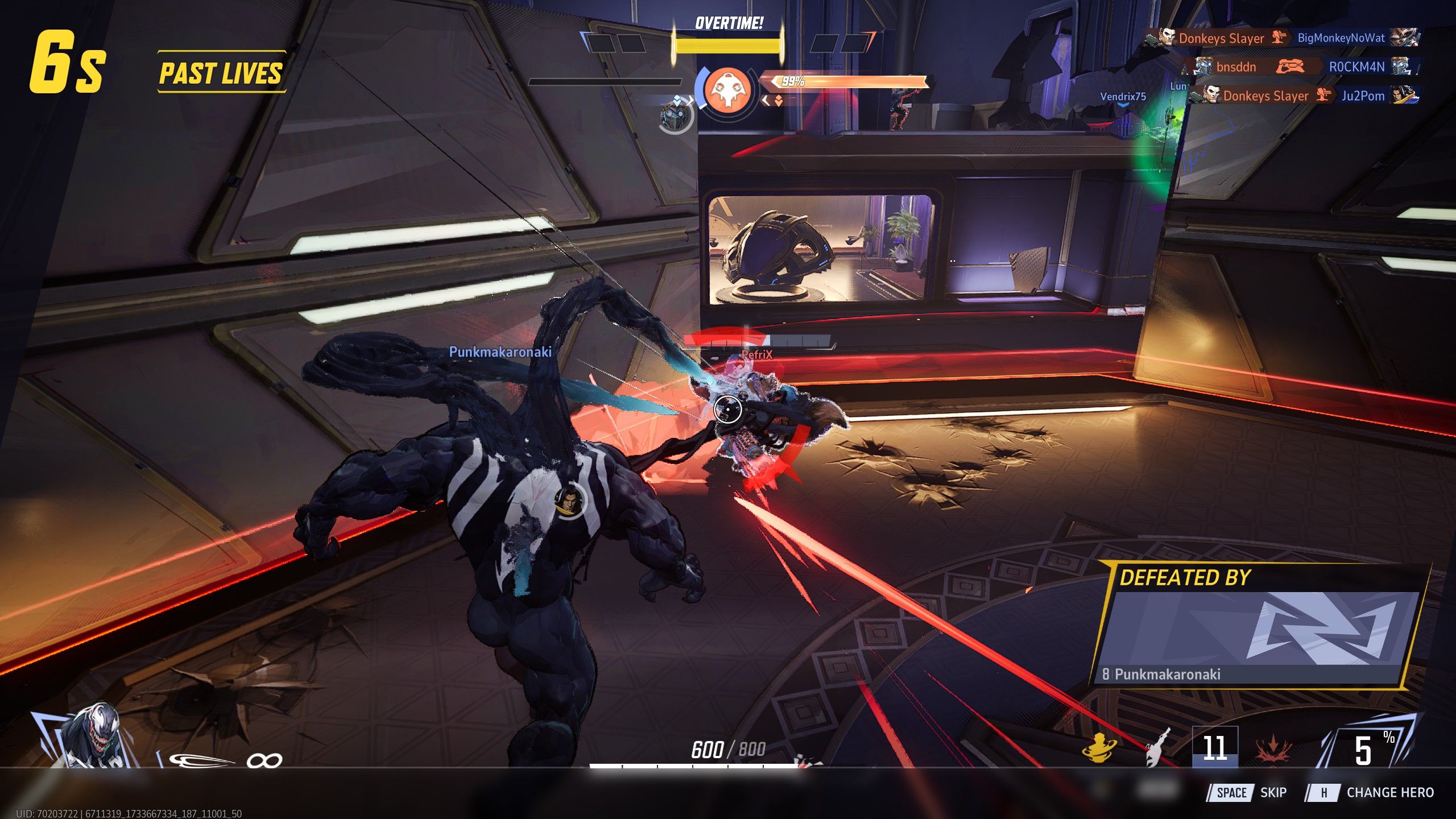Skip the Past Lives kill replay

(1247, 792)
